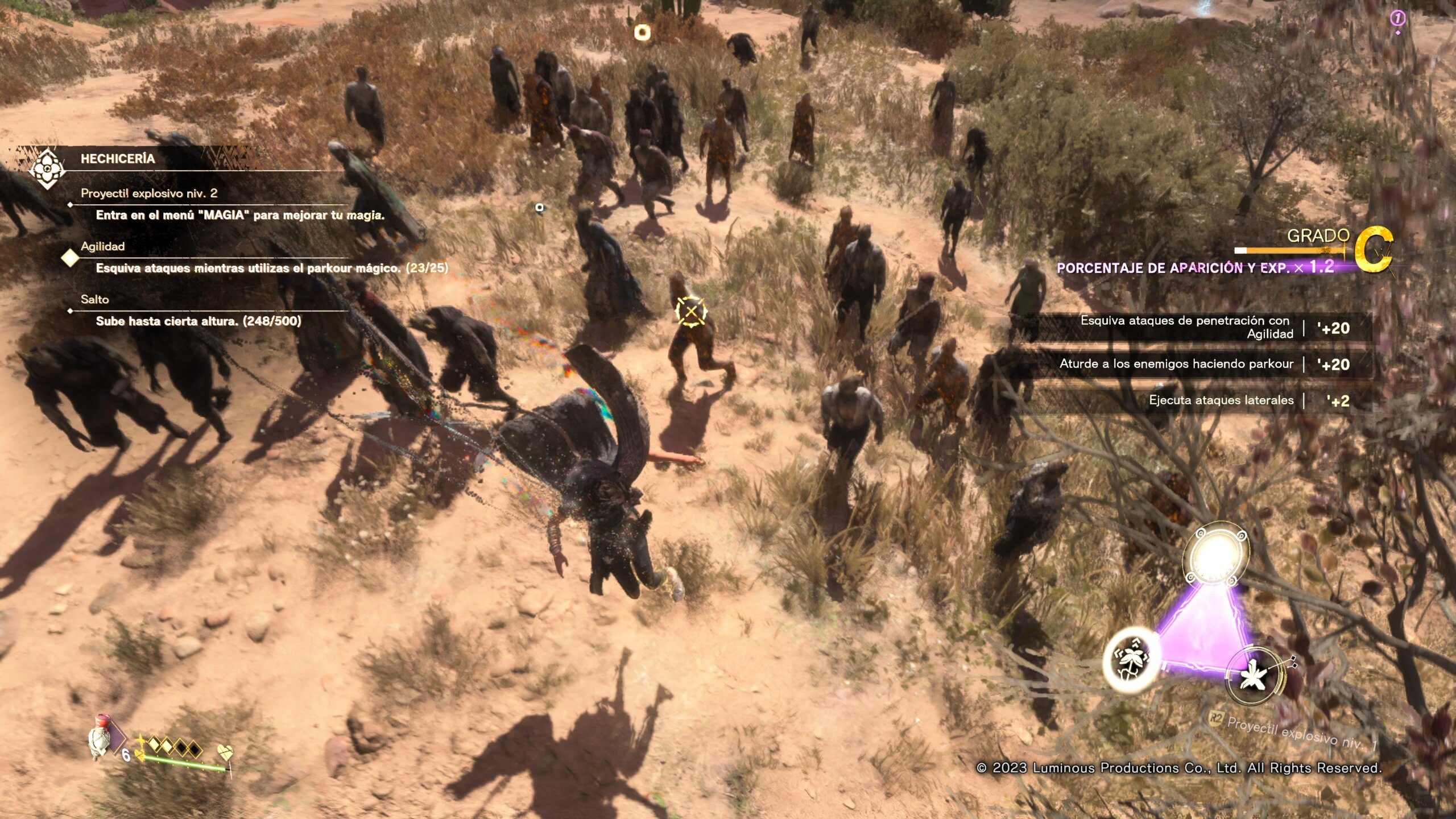1456x819 pixels.
Task: Open the Hechicería challenge tracker header
Action: pos(117,159)
